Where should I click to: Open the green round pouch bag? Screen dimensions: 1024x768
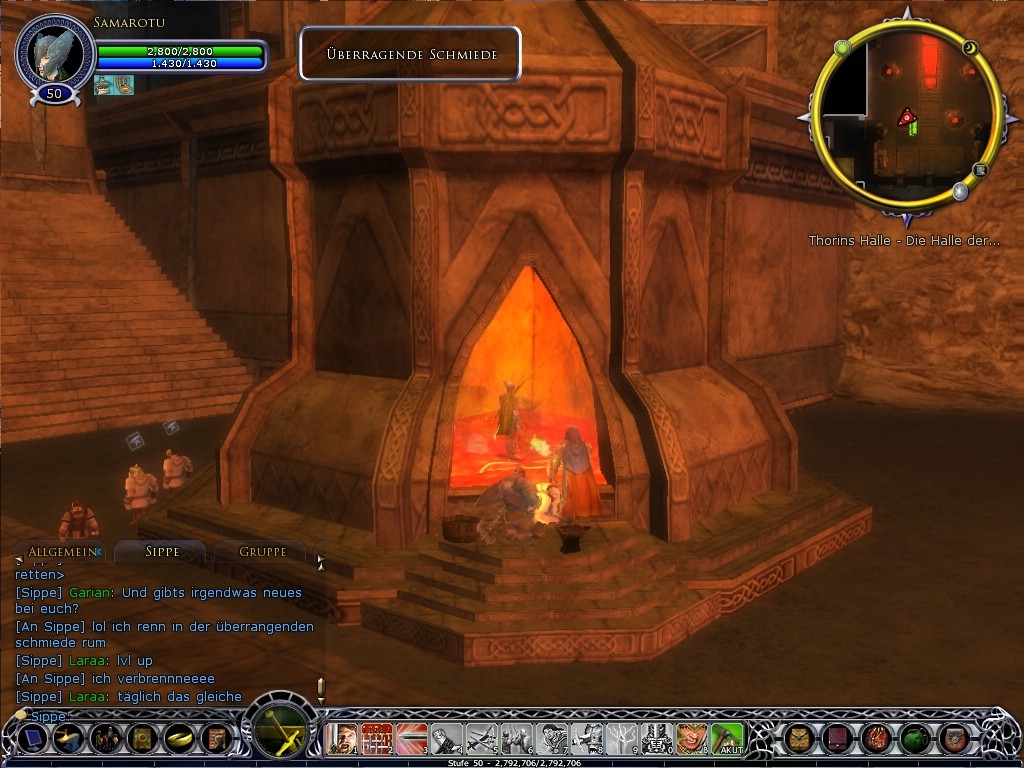tap(915, 739)
